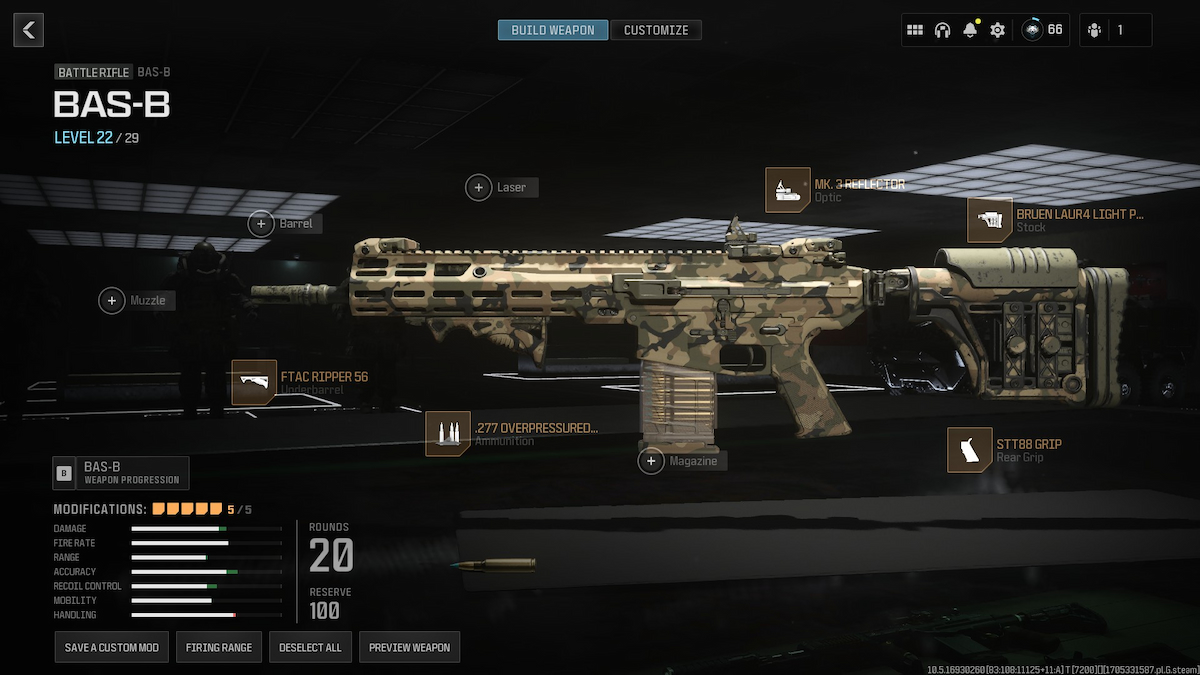Viewport: 1200px width, 675px height.
Task: Select the MK. 3 Reflector optic slot
Action: [x=788, y=190]
